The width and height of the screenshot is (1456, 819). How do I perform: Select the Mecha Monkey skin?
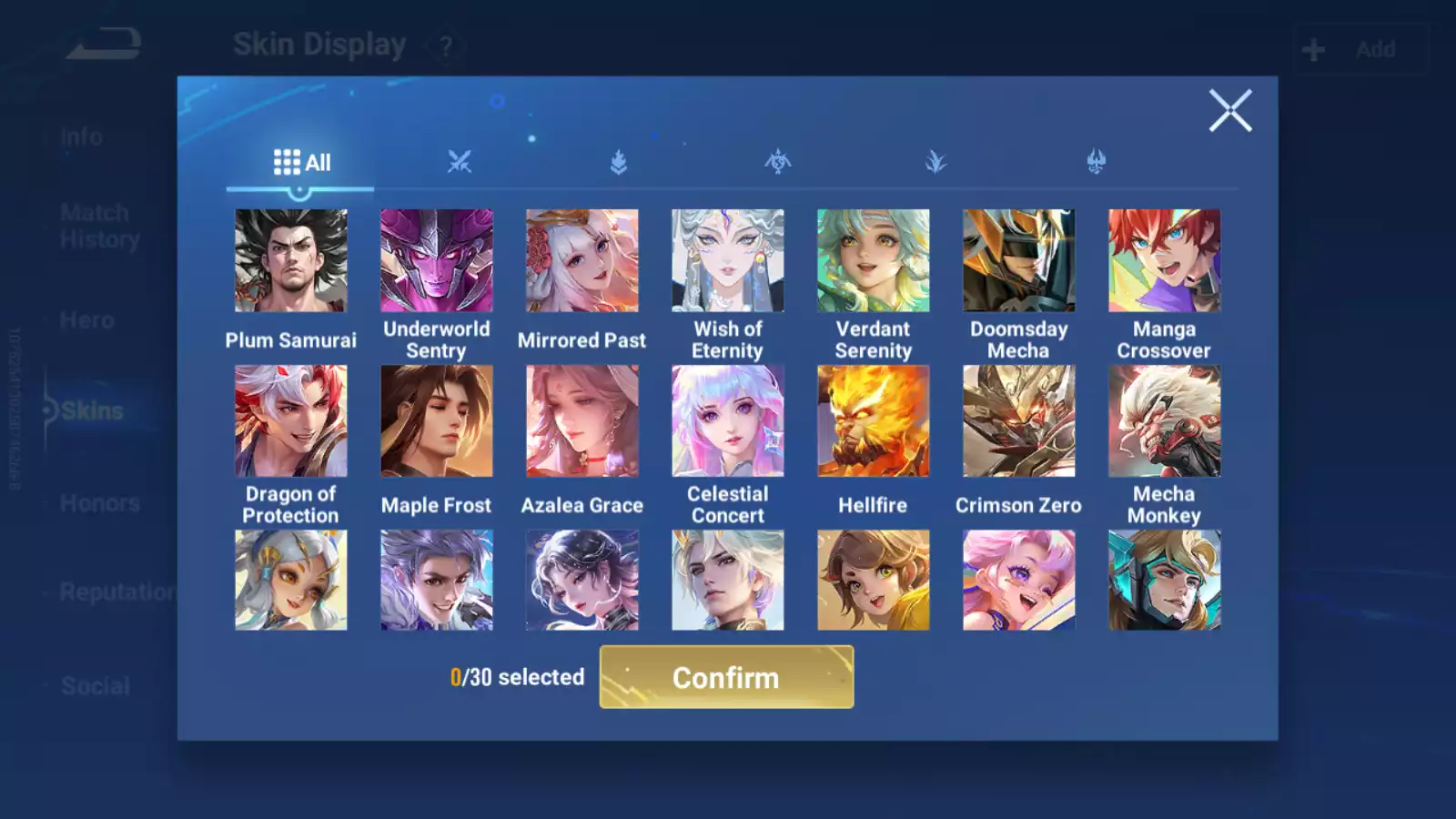1165,421
